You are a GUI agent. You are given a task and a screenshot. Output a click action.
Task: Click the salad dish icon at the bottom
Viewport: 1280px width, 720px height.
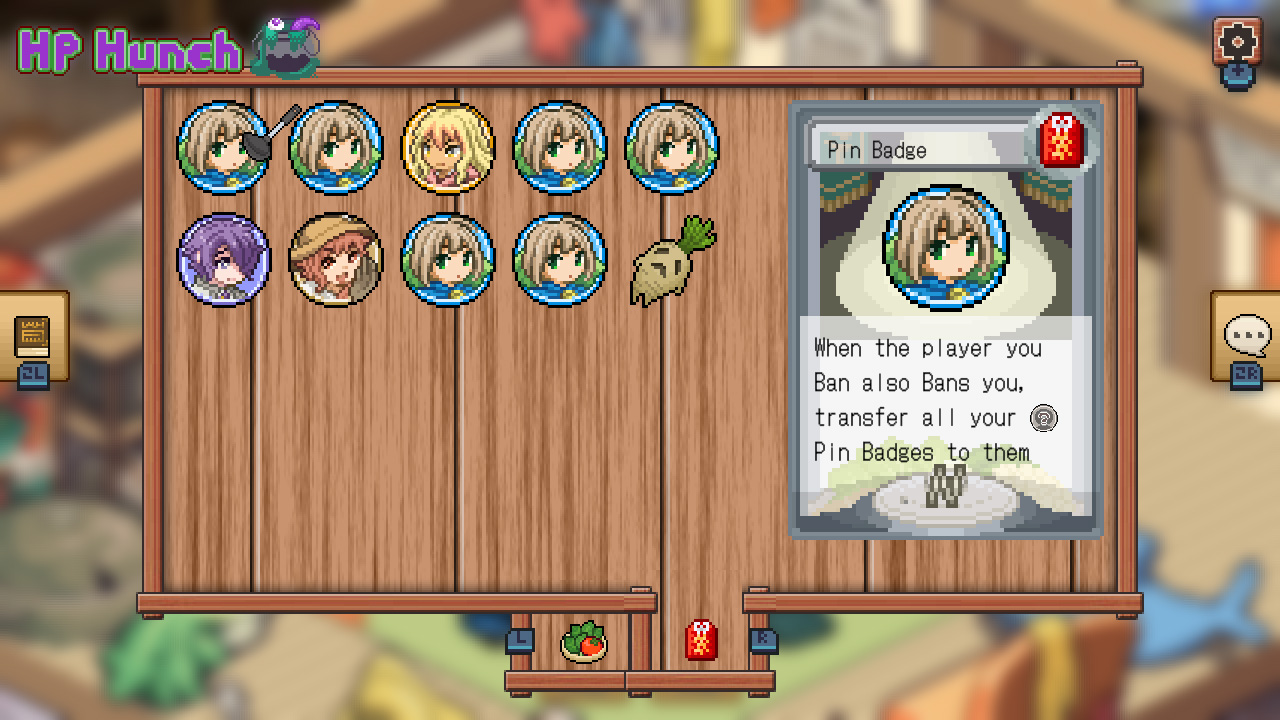tap(584, 643)
